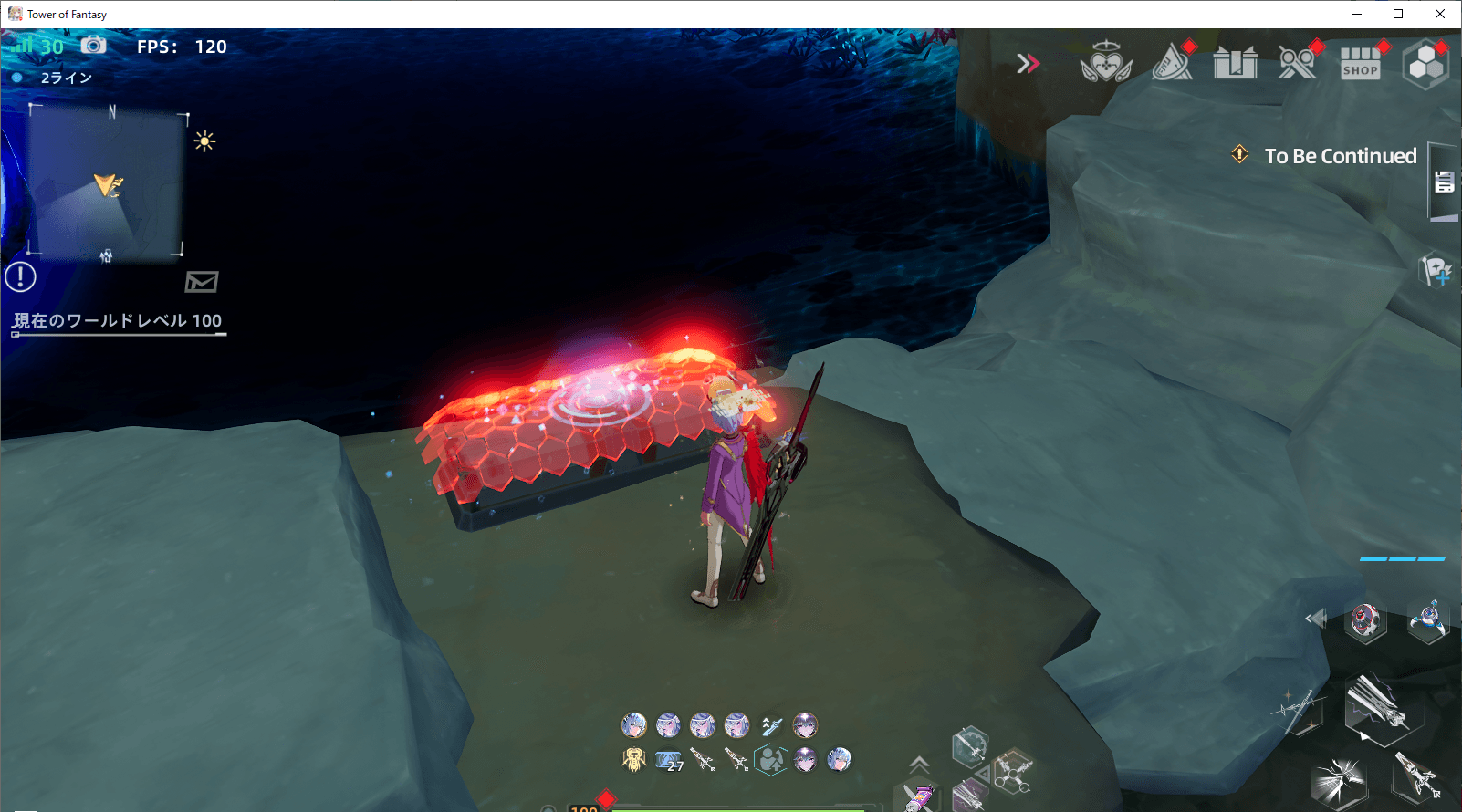The width and height of the screenshot is (1462, 812).
Task: Activate the jetpack relic icon
Action: click(1426, 620)
